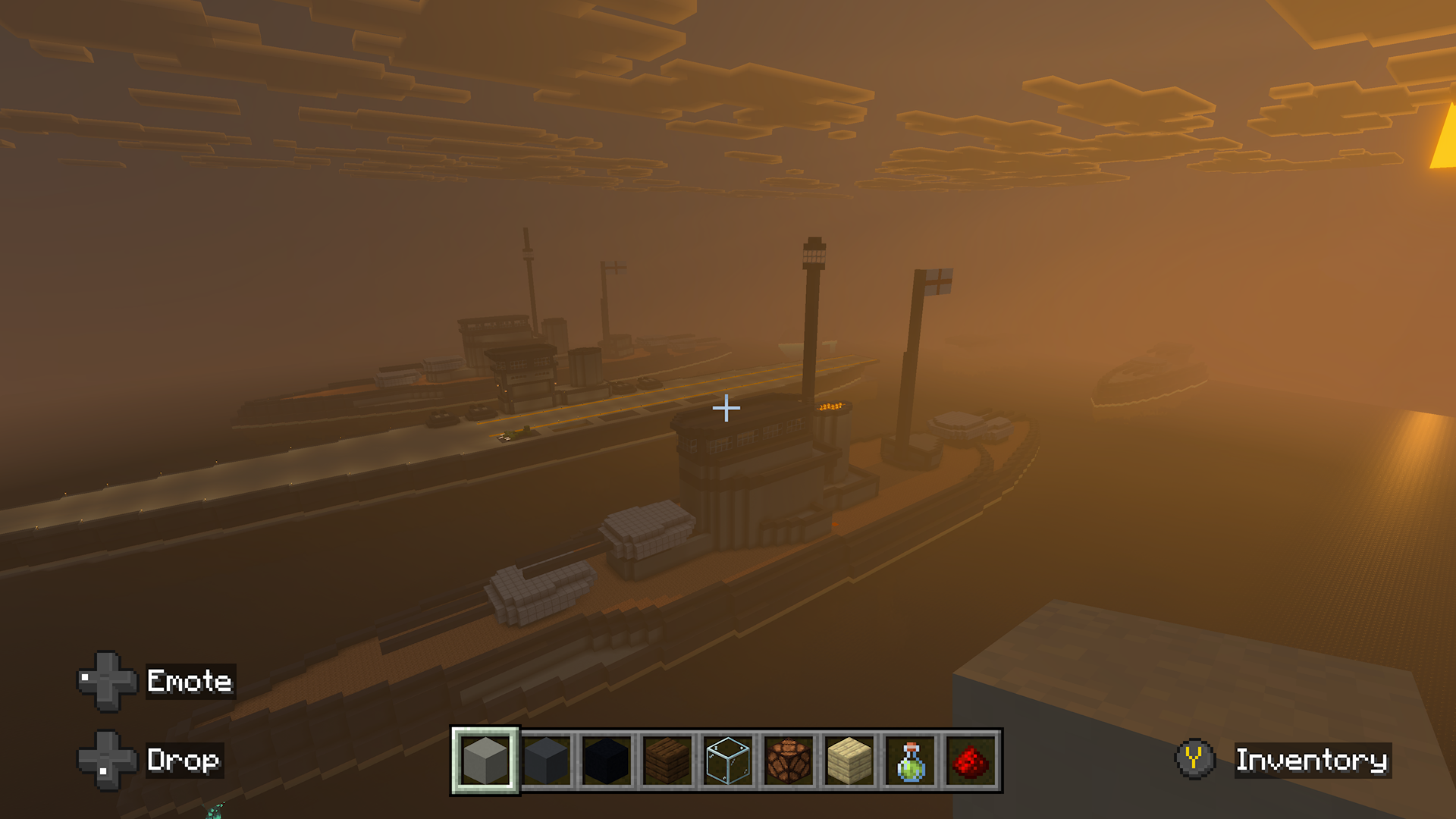Select the green potion bottle slot
The width and height of the screenshot is (1456, 819).
(x=910, y=761)
